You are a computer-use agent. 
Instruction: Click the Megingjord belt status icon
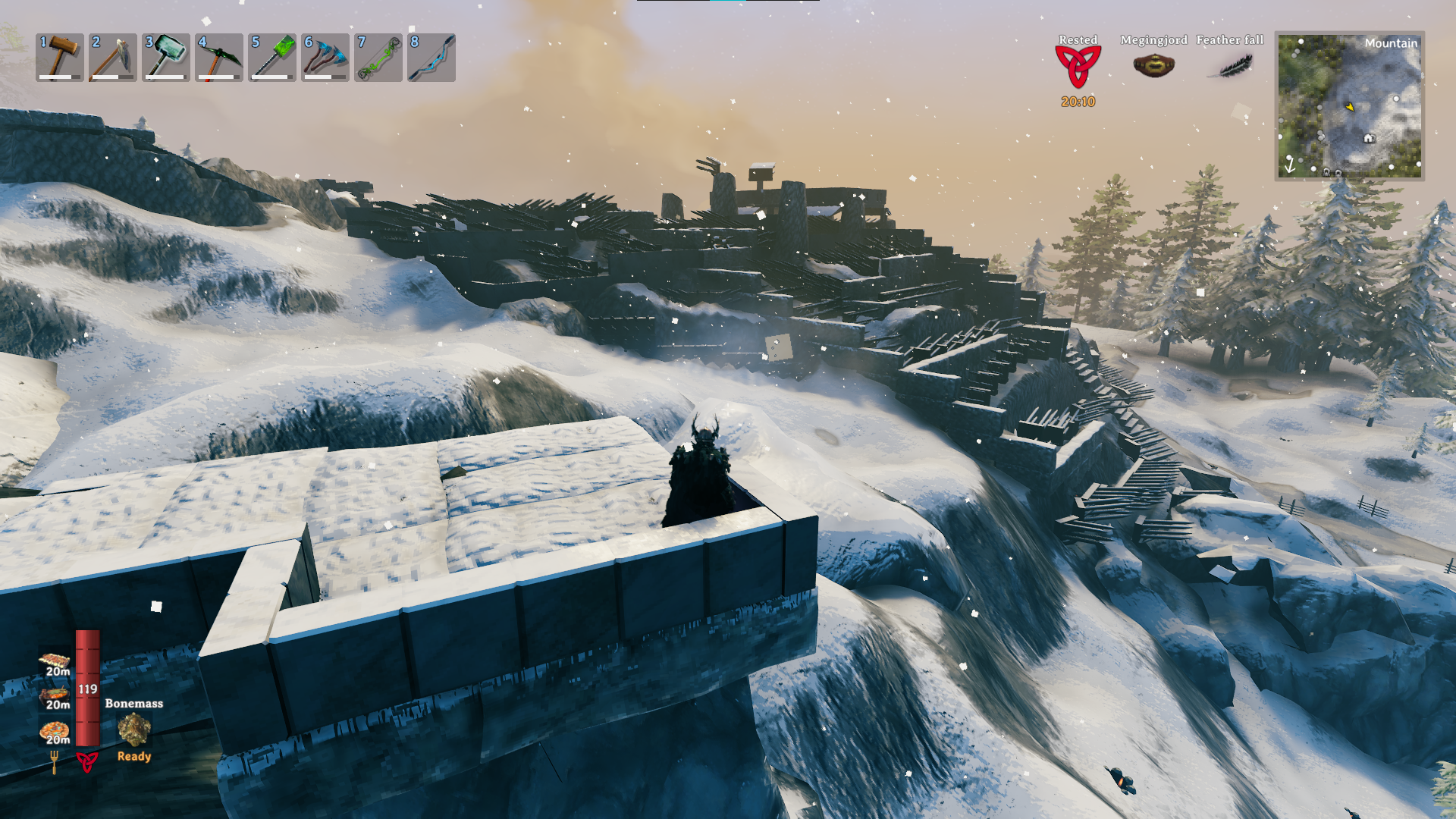point(1153,66)
